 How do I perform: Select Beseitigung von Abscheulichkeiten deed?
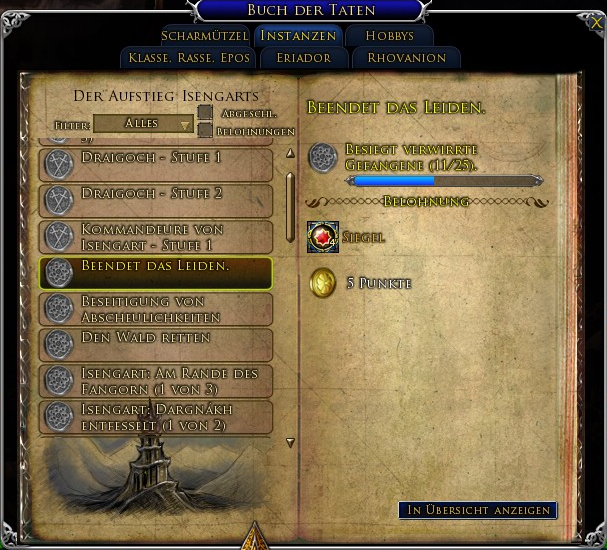[x=155, y=309]
